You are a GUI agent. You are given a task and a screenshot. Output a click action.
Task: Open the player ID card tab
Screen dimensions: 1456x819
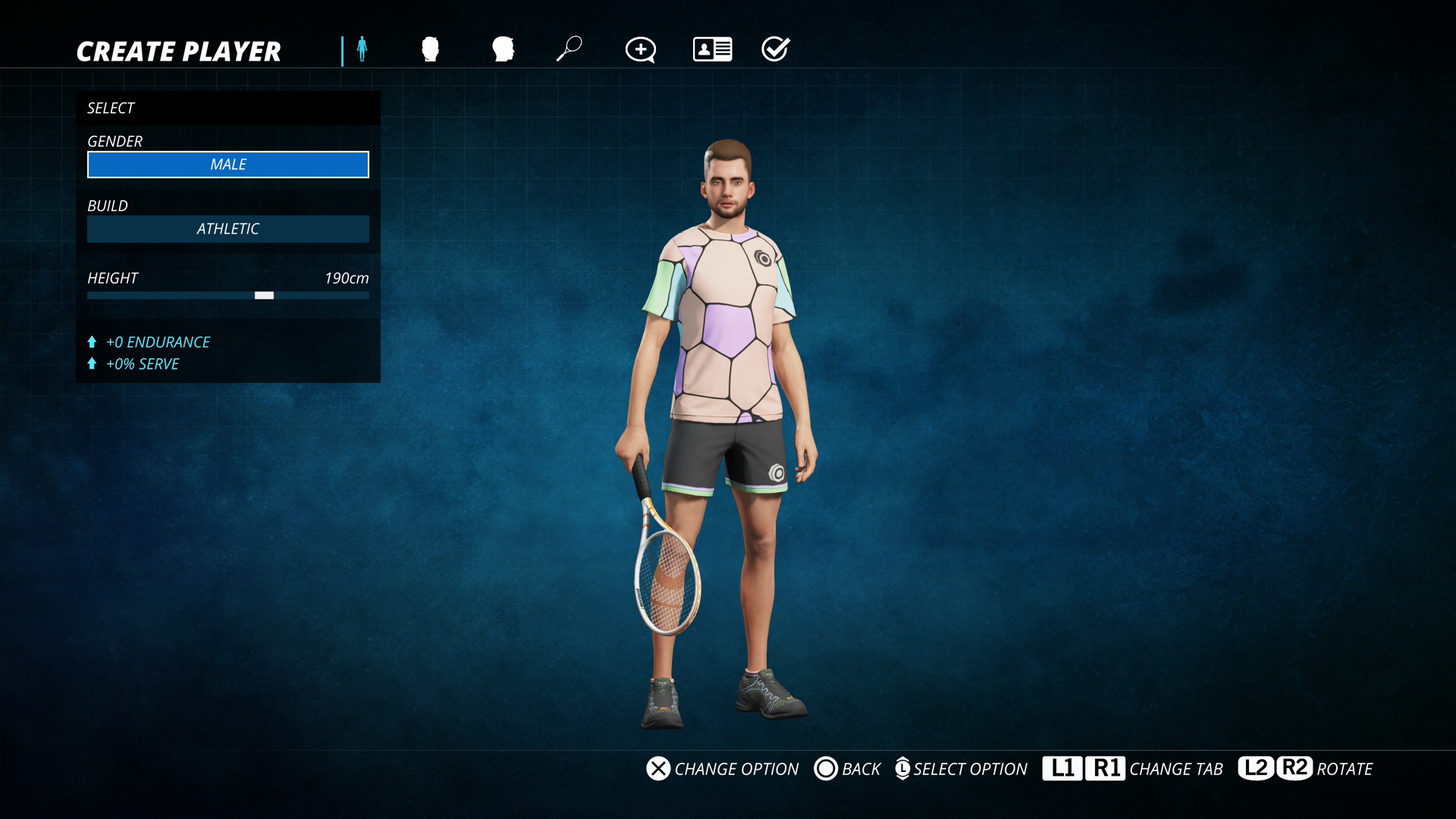(712, 49)
